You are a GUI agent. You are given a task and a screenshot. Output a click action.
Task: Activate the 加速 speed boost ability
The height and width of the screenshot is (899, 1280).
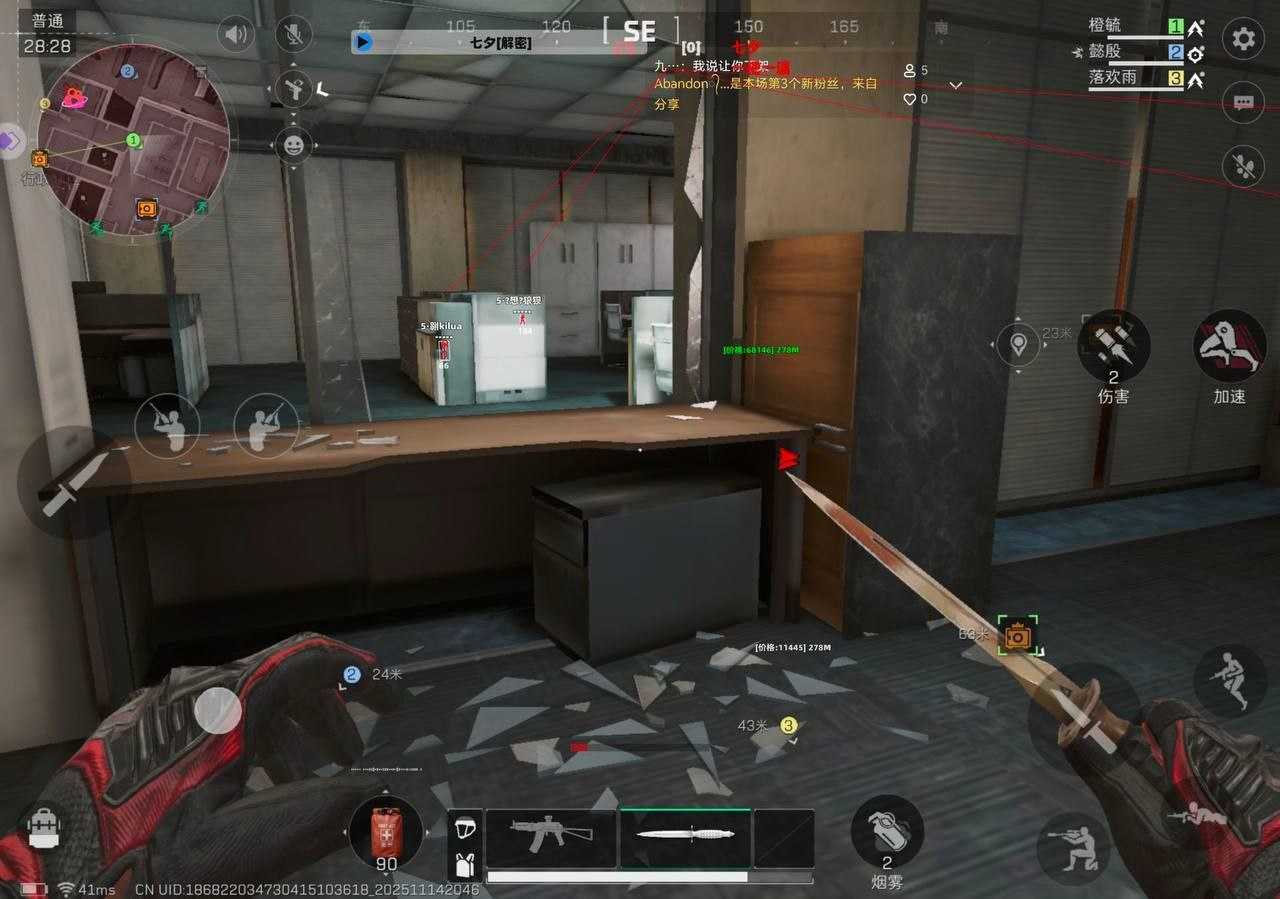[1229, 346]
